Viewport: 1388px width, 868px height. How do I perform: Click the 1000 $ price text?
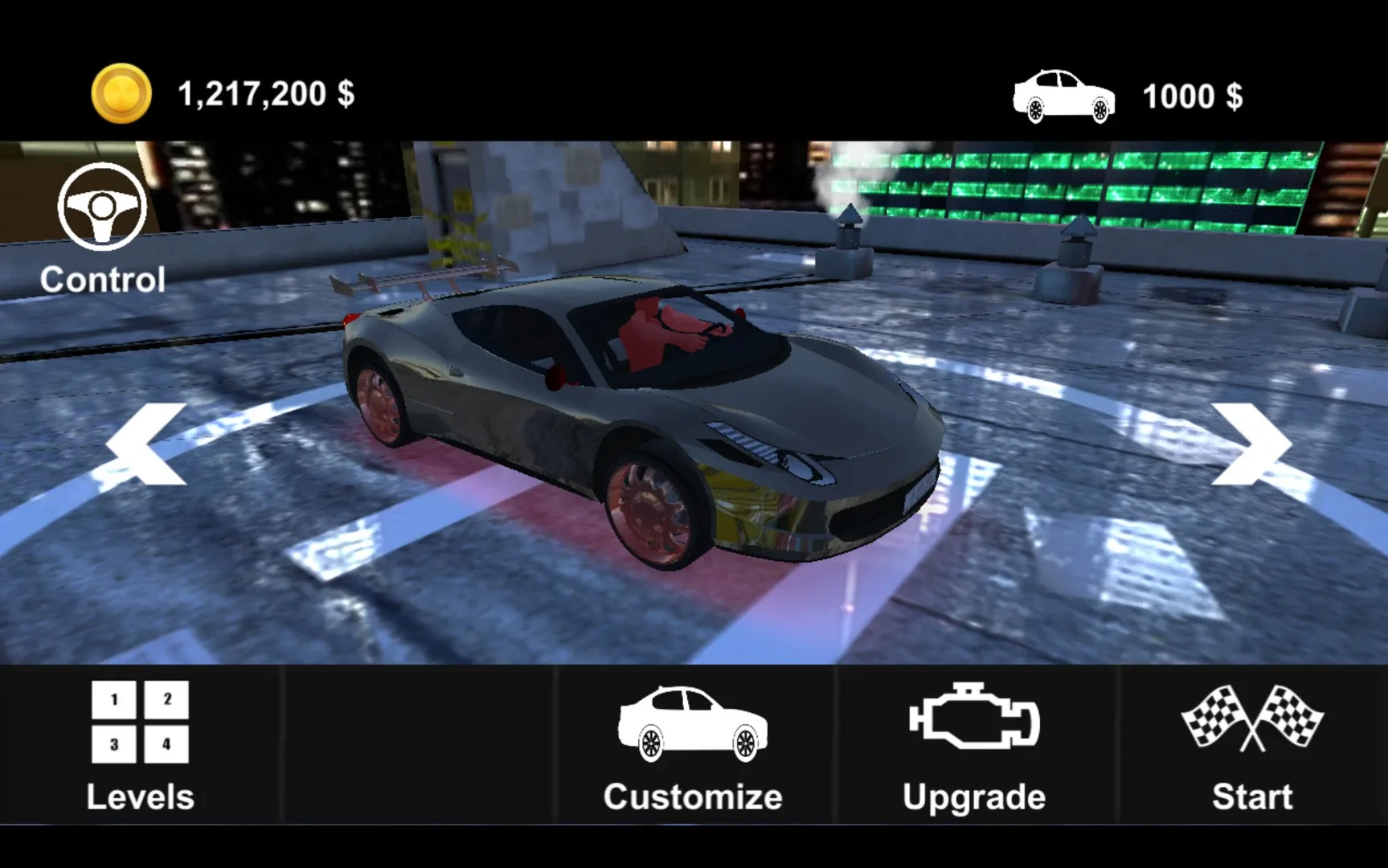(1192, 96)
